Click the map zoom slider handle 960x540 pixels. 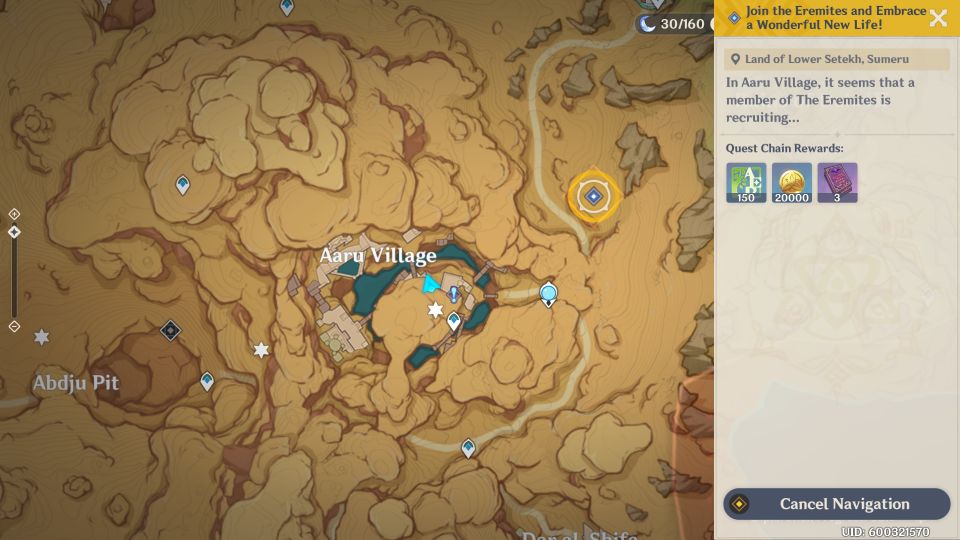point(14,232)
